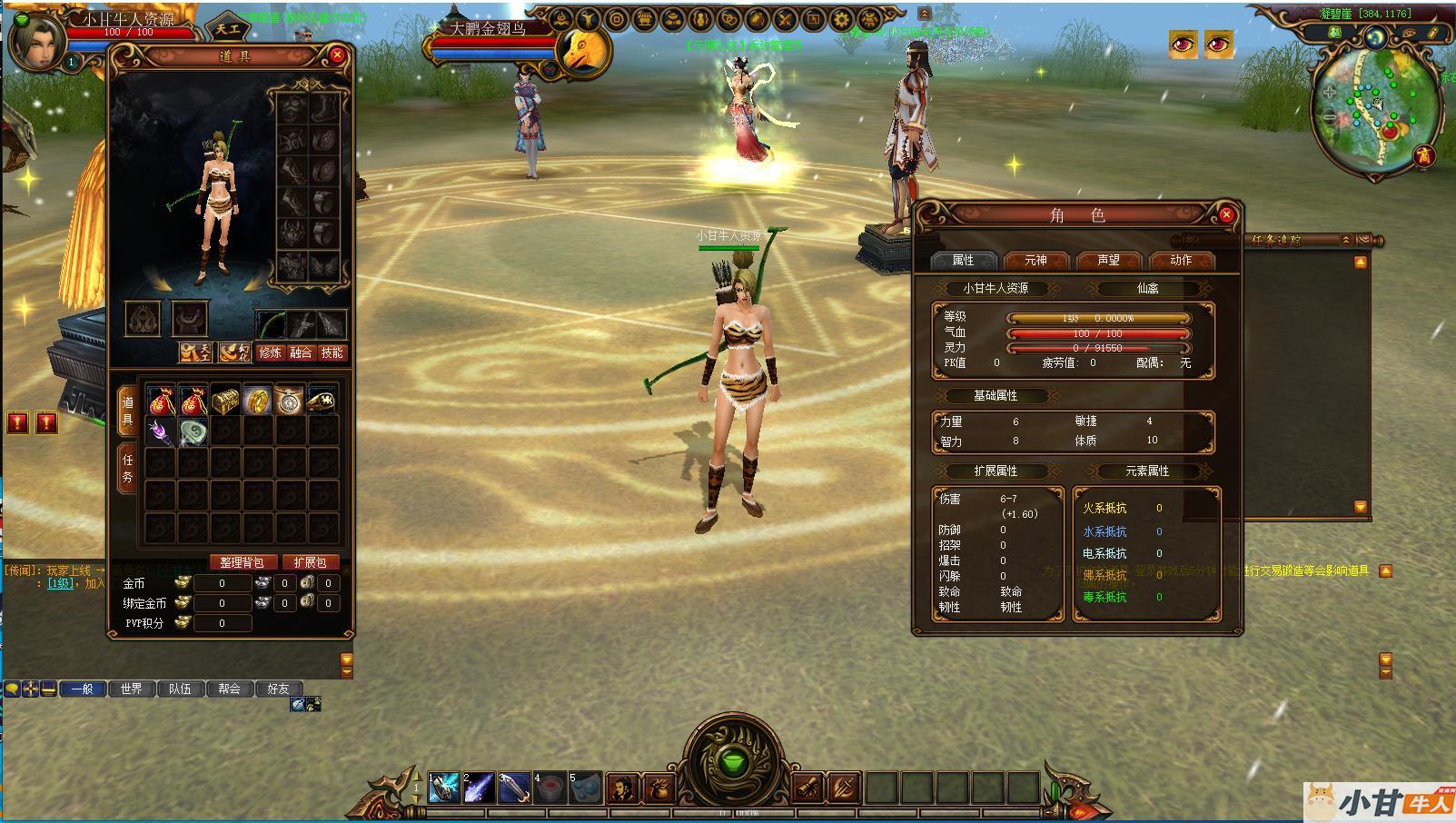Viewport: 1456px width, 823px height.
Task: Switch to the 元神 tab
Action: pyautogui.click(x=1035, y=261)
